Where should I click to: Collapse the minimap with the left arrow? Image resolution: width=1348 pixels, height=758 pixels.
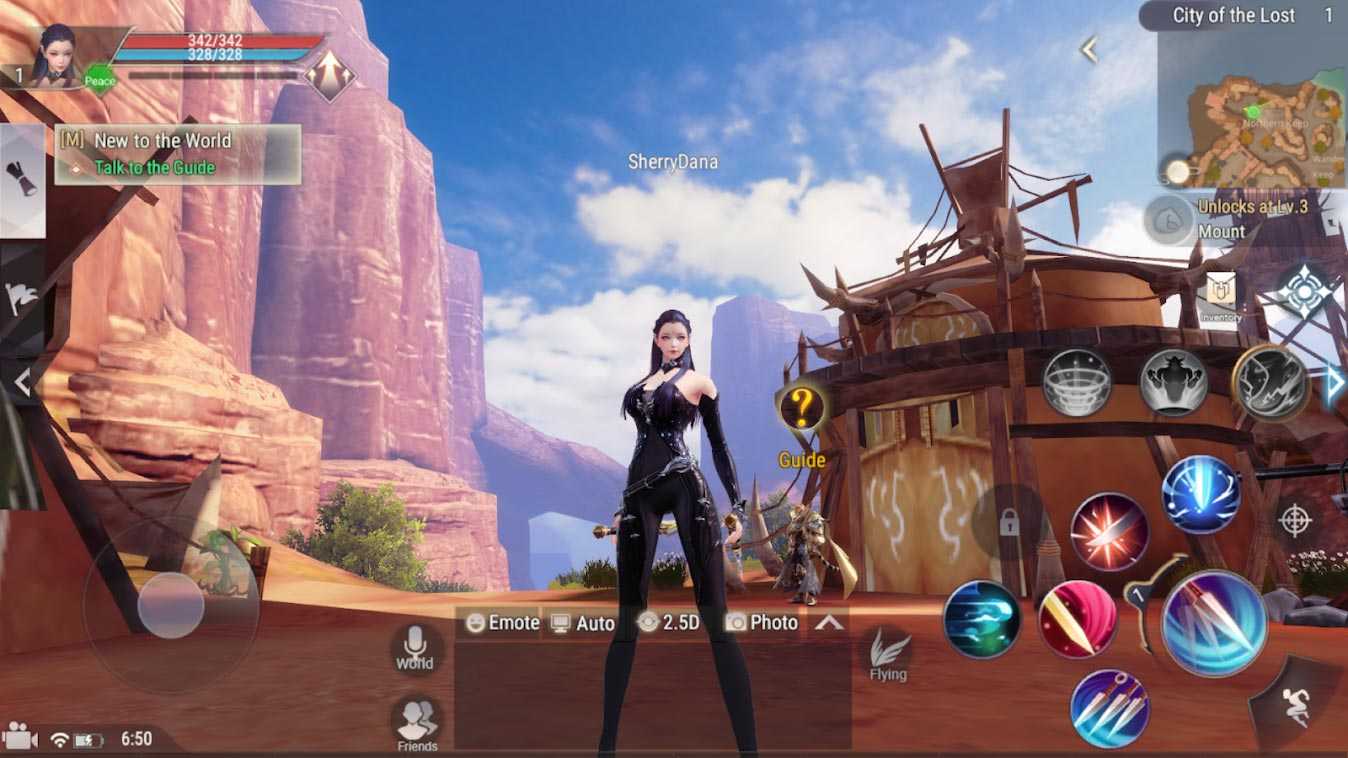coord(1089,49)
